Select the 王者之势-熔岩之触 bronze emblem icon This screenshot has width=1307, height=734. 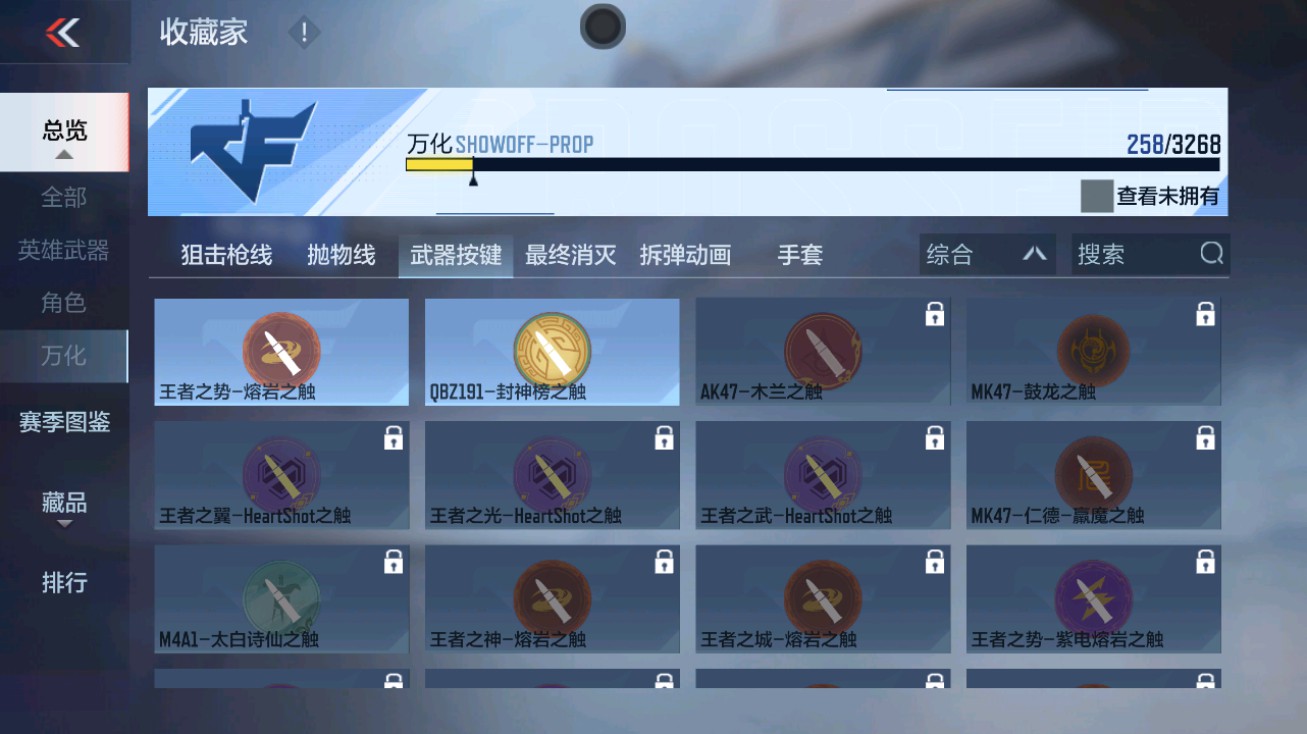click(x=282, y=347)
